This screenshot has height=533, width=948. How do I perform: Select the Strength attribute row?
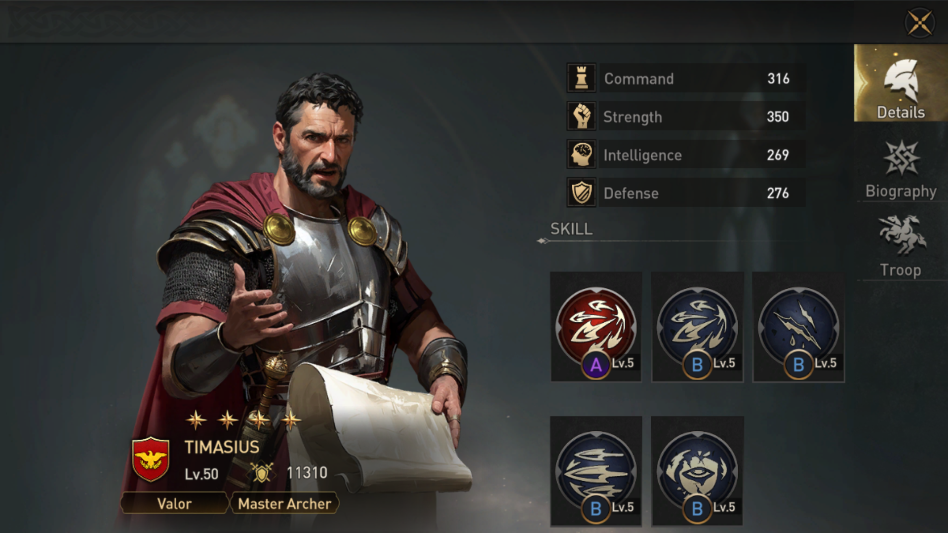pyautogui.click(x=686, y=117)
